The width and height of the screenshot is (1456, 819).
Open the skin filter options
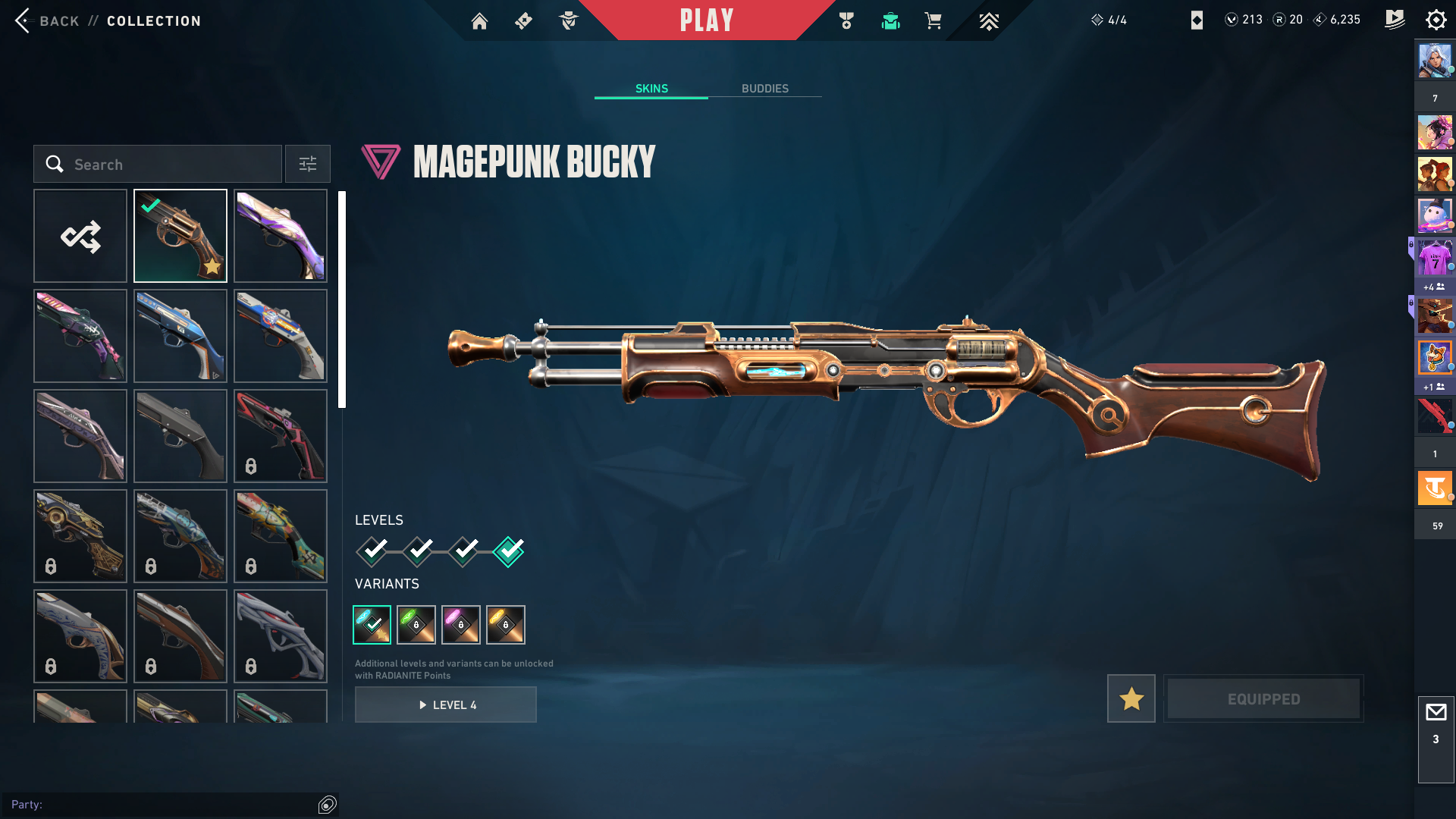click(x=308, y=165)
